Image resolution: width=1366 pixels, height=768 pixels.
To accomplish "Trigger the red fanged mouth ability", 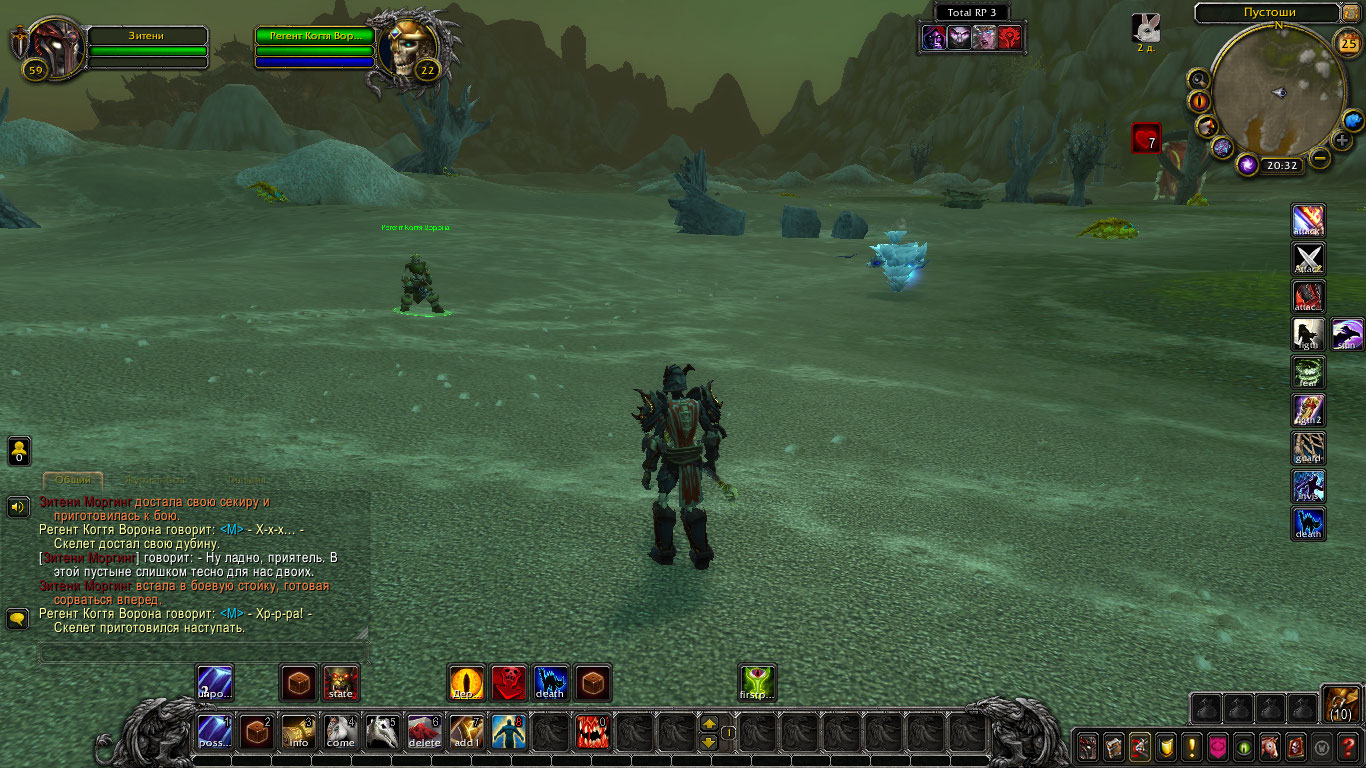I will click(593, 732).
